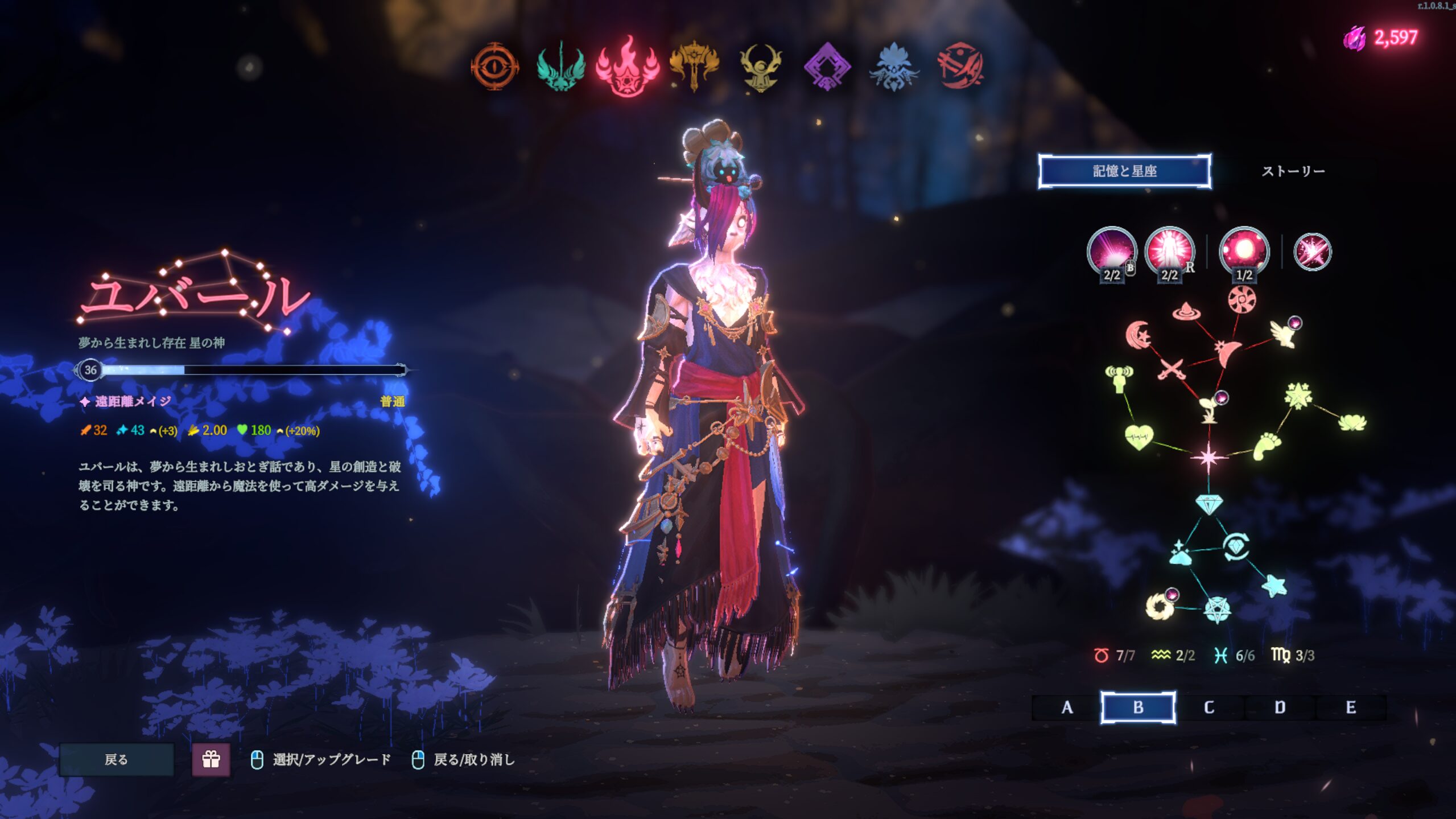Viewport: 1456px width, 819px height.
Task: Click the green heart constellation node
Action: tap(1139, 437)
